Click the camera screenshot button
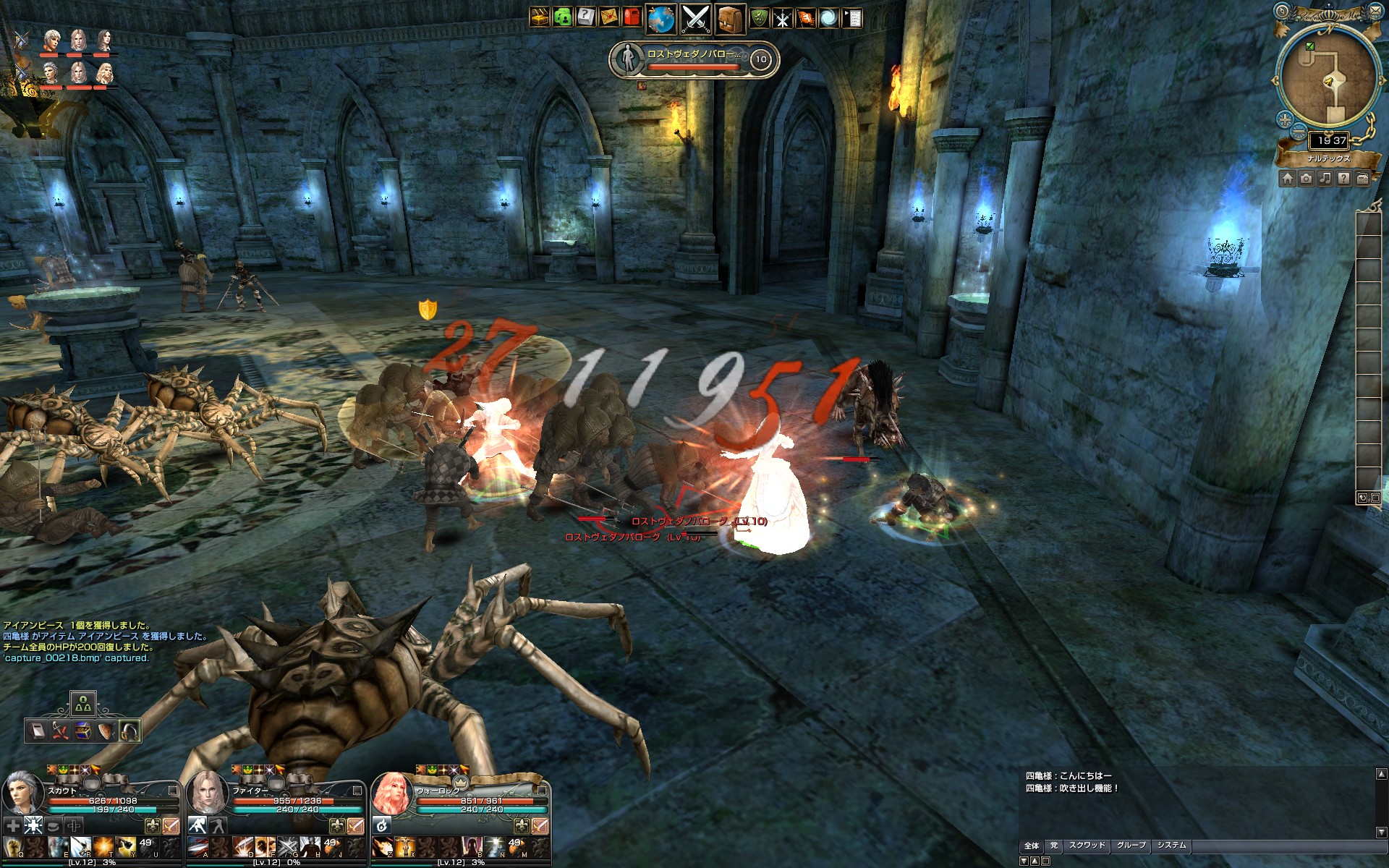Image resolution: width=1389 pixels, height=868 pixels. [x=1307, y=179]
